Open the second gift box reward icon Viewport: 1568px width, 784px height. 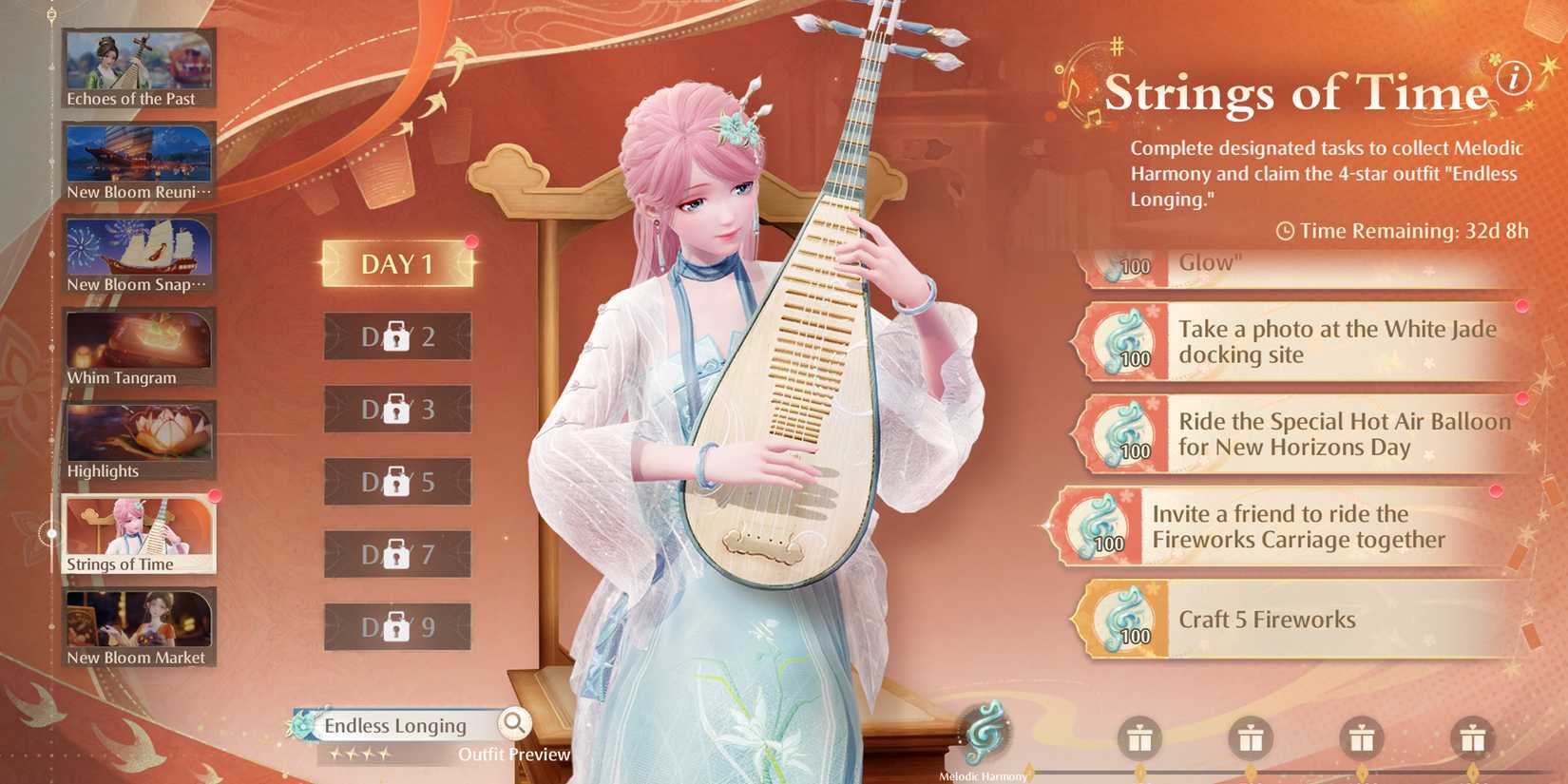(x=1252, y=738)
